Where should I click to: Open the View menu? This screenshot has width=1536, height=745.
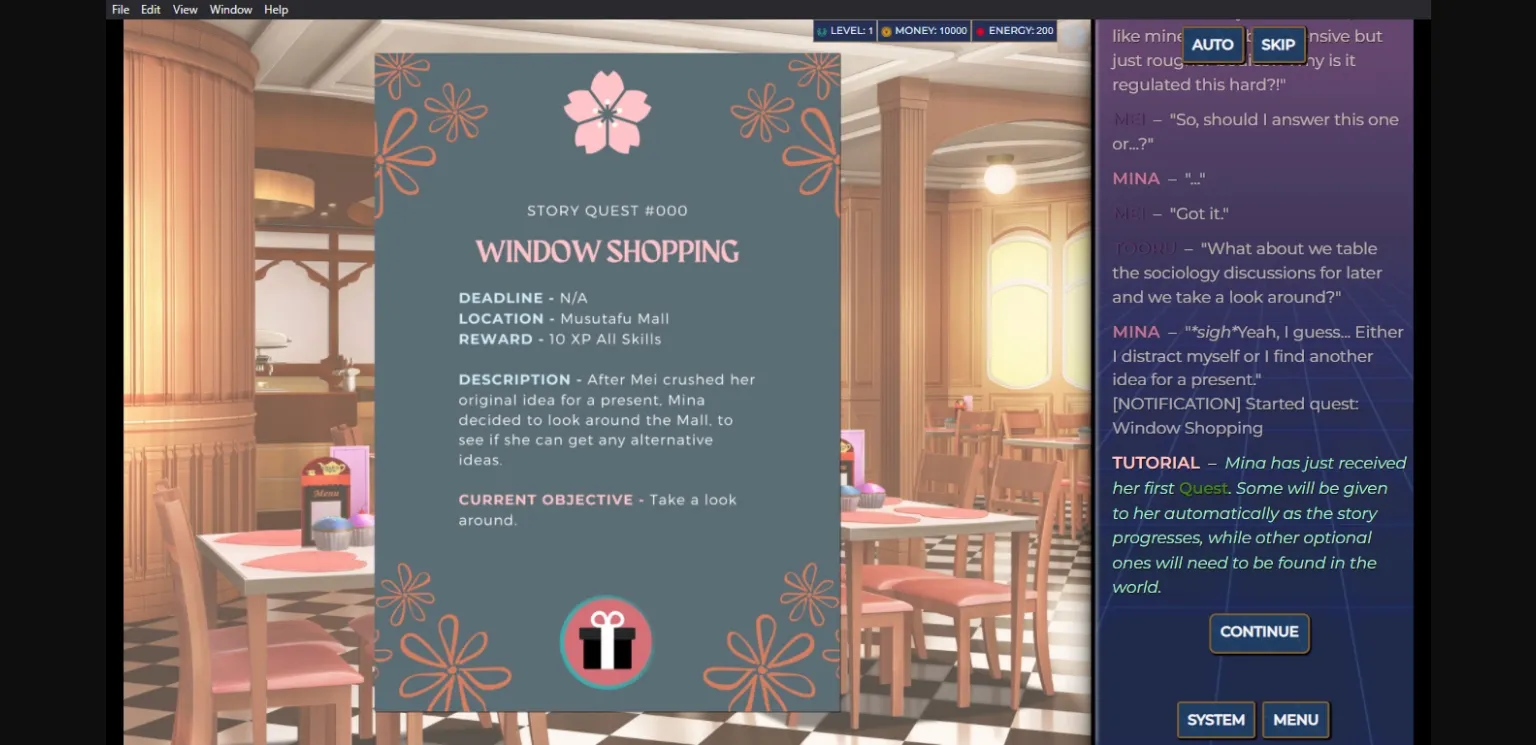click(185, 9)
